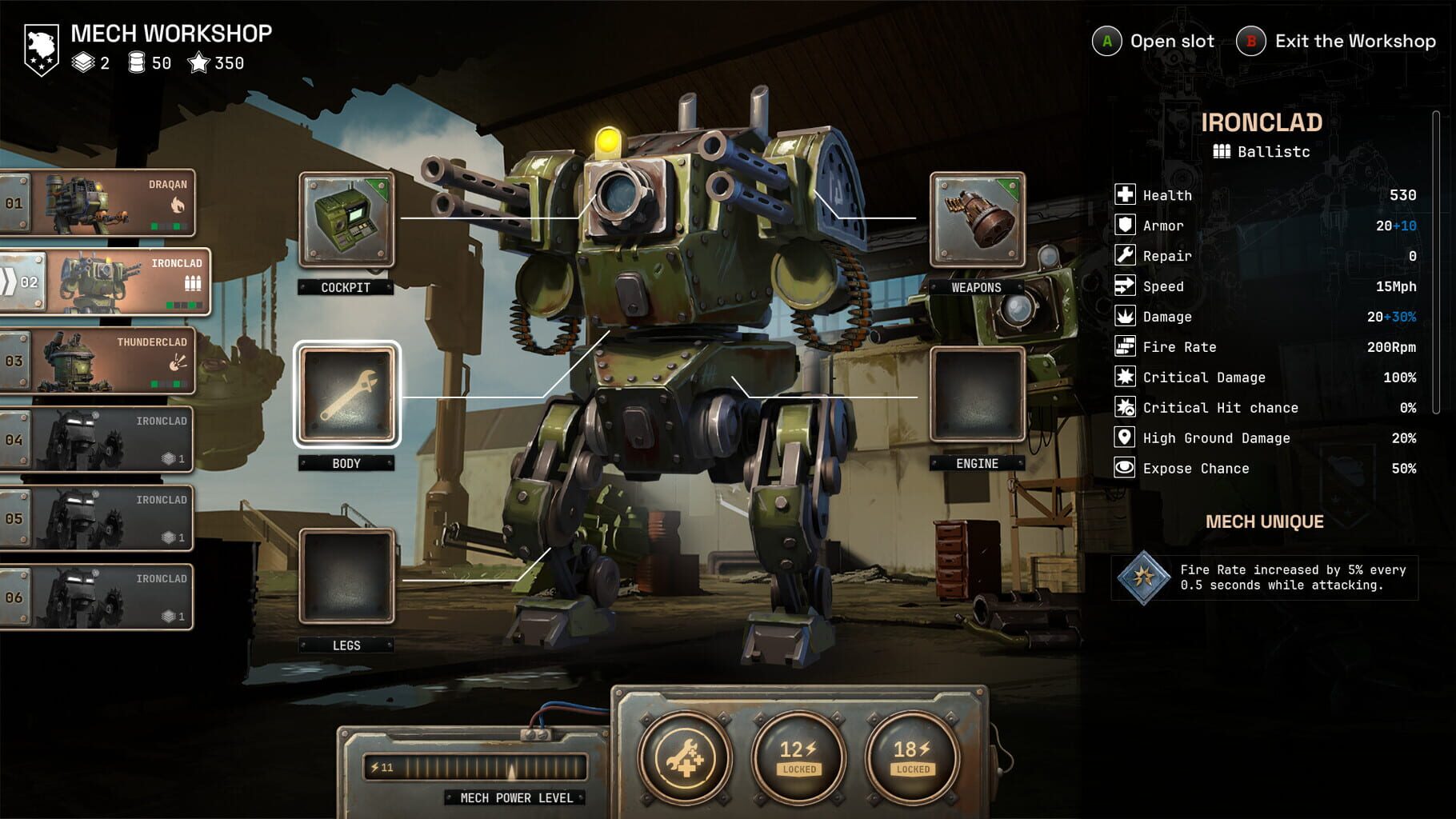
Task: Click the Speed stat arrow icon
Action: (x=1123, y=286)
